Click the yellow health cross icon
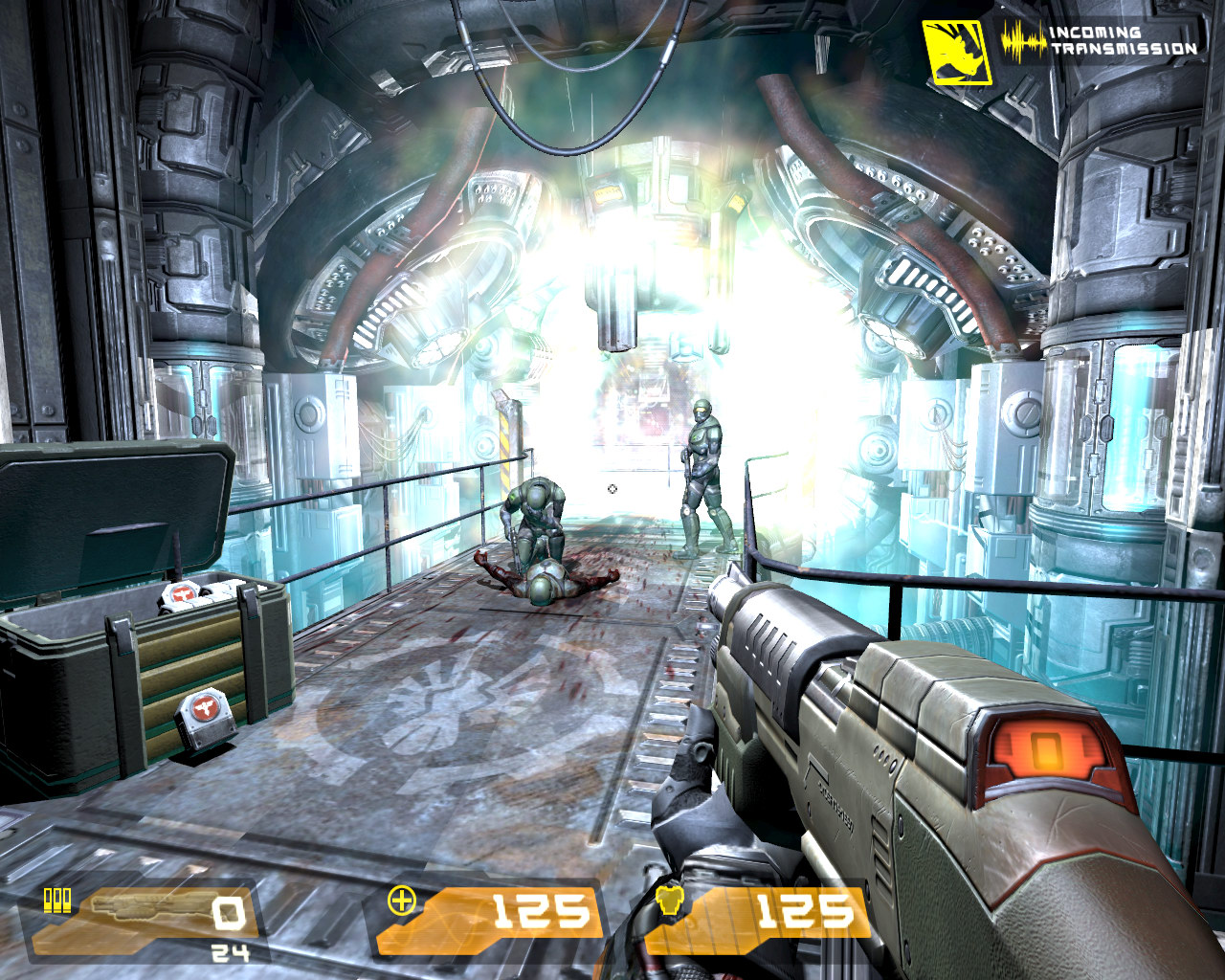1225x980 pixels. click(402, 901)
